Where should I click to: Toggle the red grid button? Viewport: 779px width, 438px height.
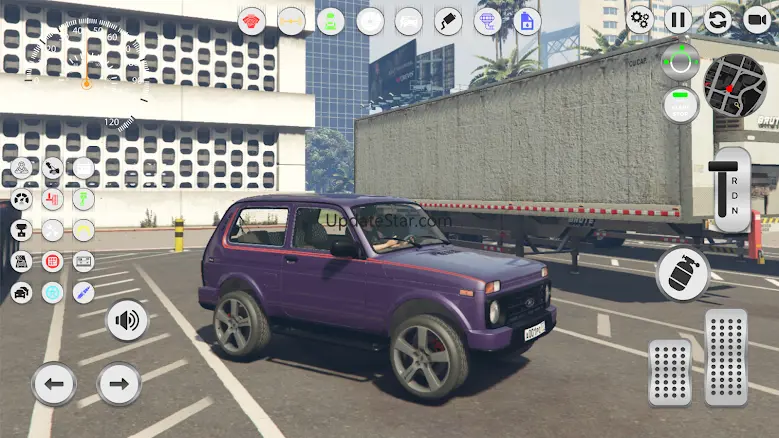coord(52,261)
